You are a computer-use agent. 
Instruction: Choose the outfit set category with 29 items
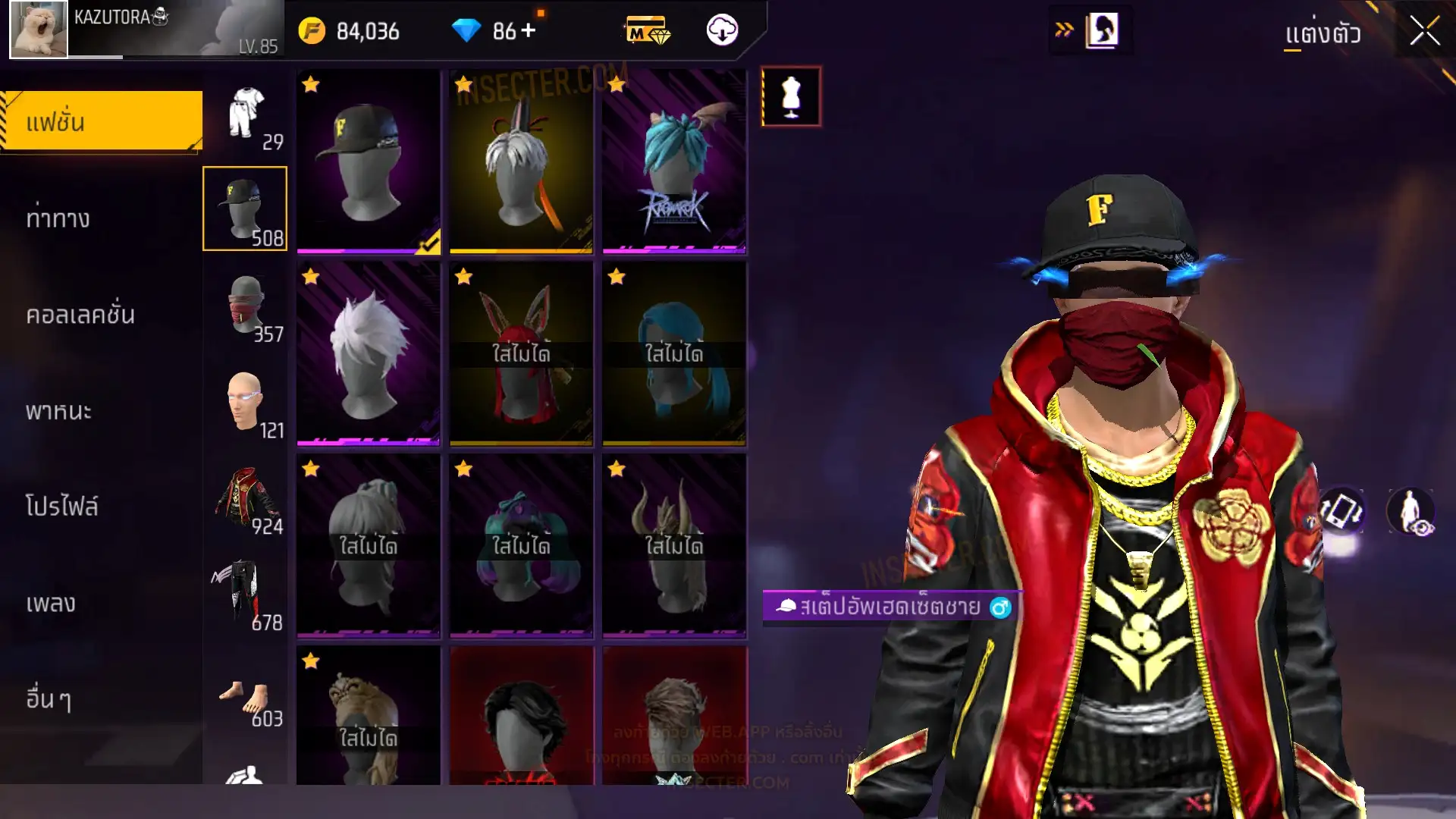tap(246, 115)
